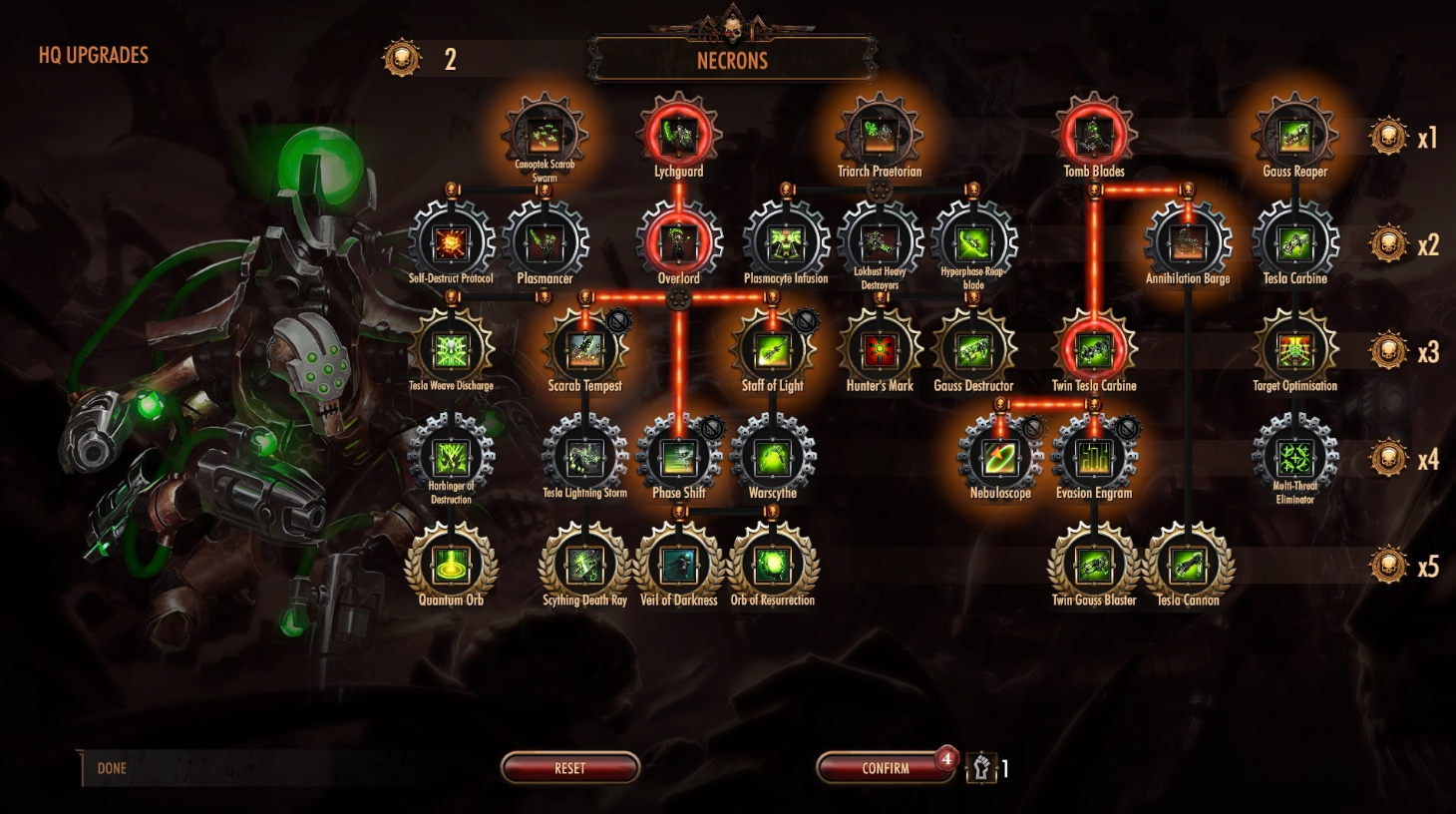Select the Quantum Orb upgrade
Screen dimensions: 1456x814
tap(451, 564)
